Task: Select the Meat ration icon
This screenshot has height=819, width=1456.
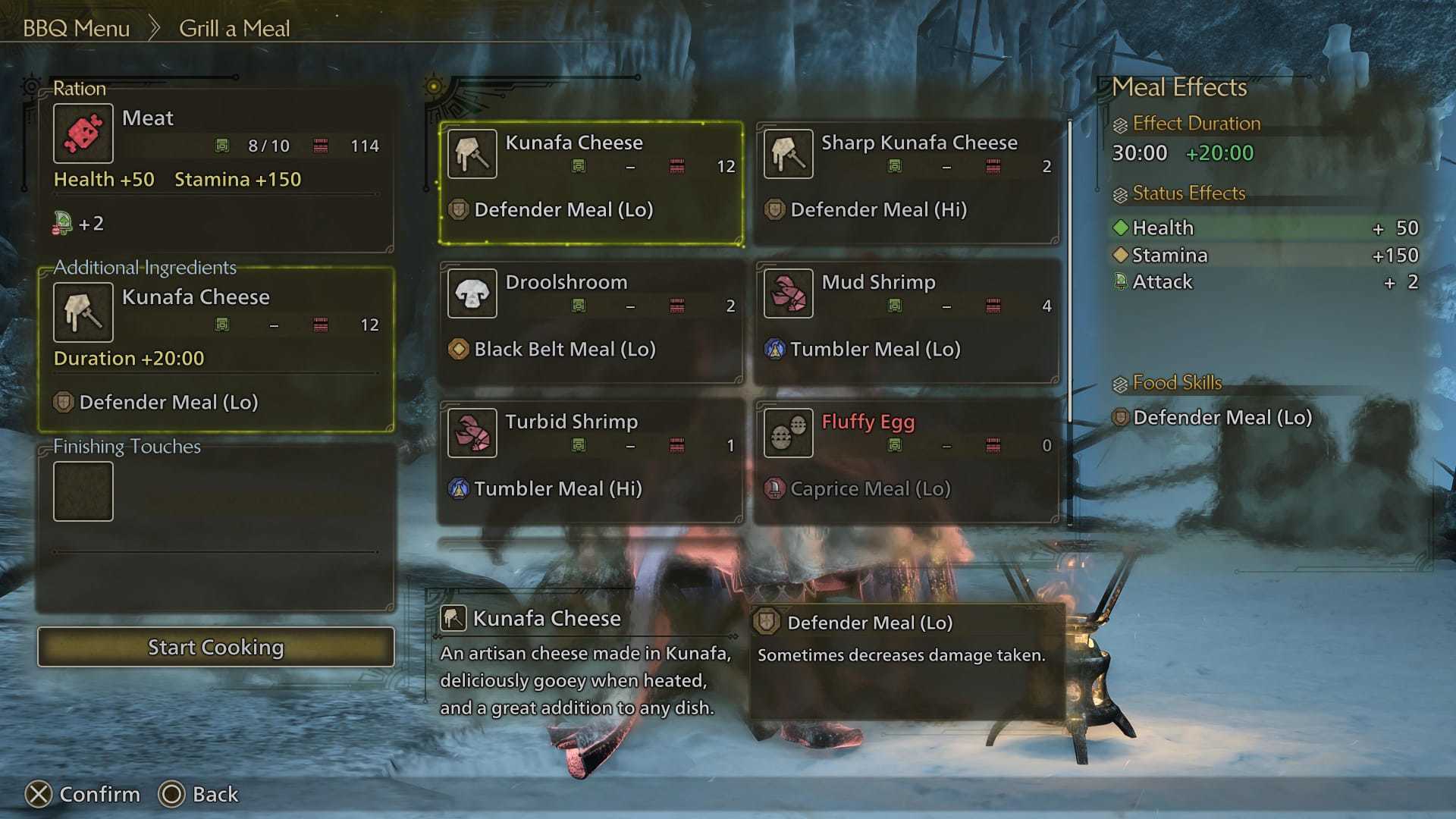Action: (83, 133)
